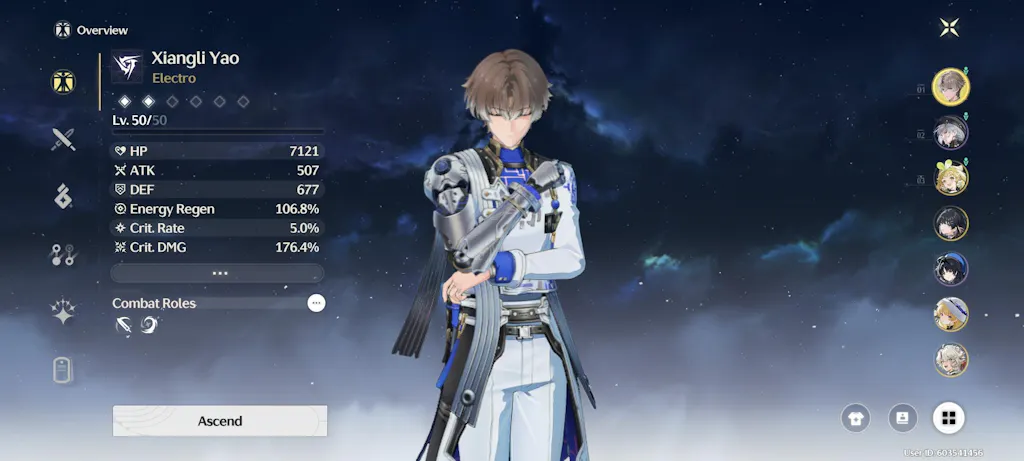Open the outfit menu with the shirt icon
The width and height of the screenshot is (1024, 461).
856,418
